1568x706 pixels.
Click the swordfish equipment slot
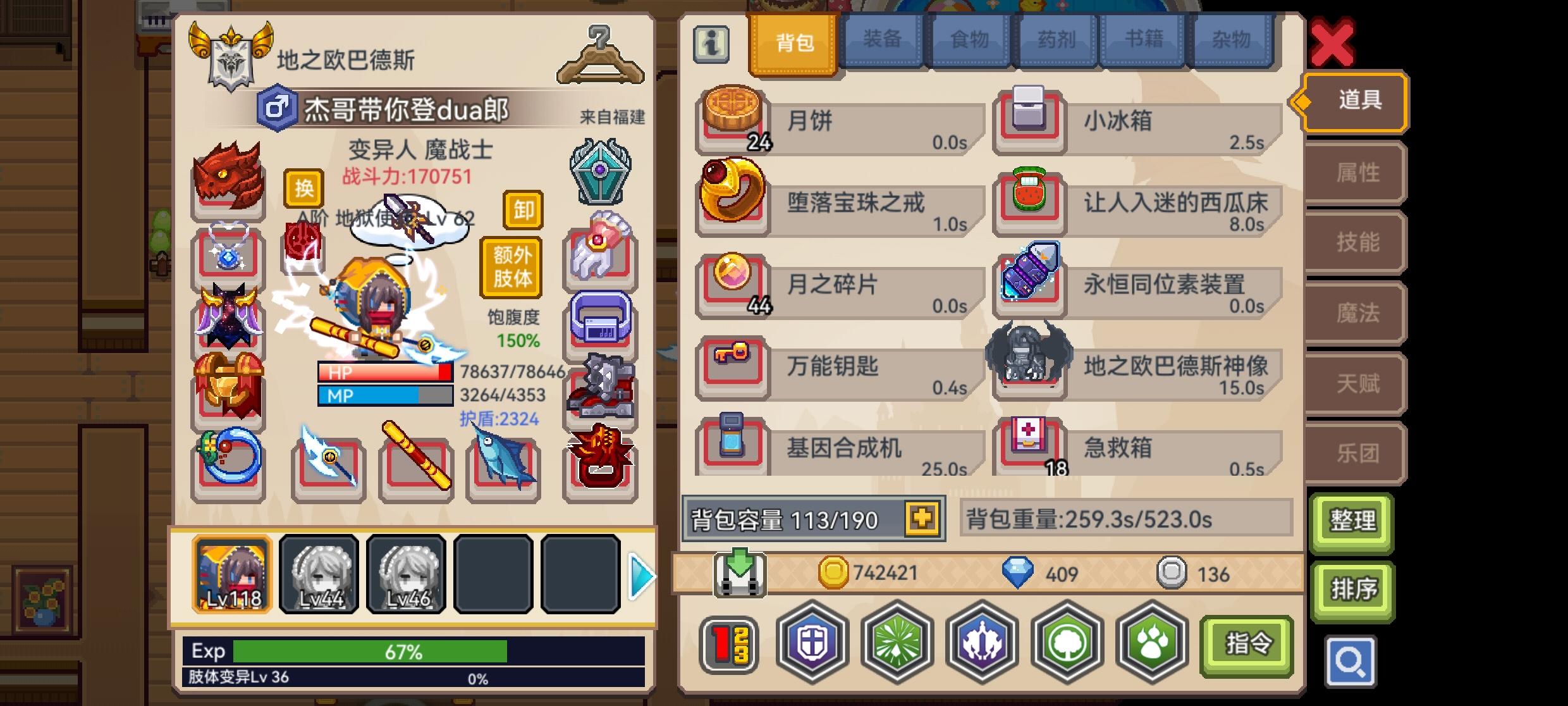tap(501, 465)
